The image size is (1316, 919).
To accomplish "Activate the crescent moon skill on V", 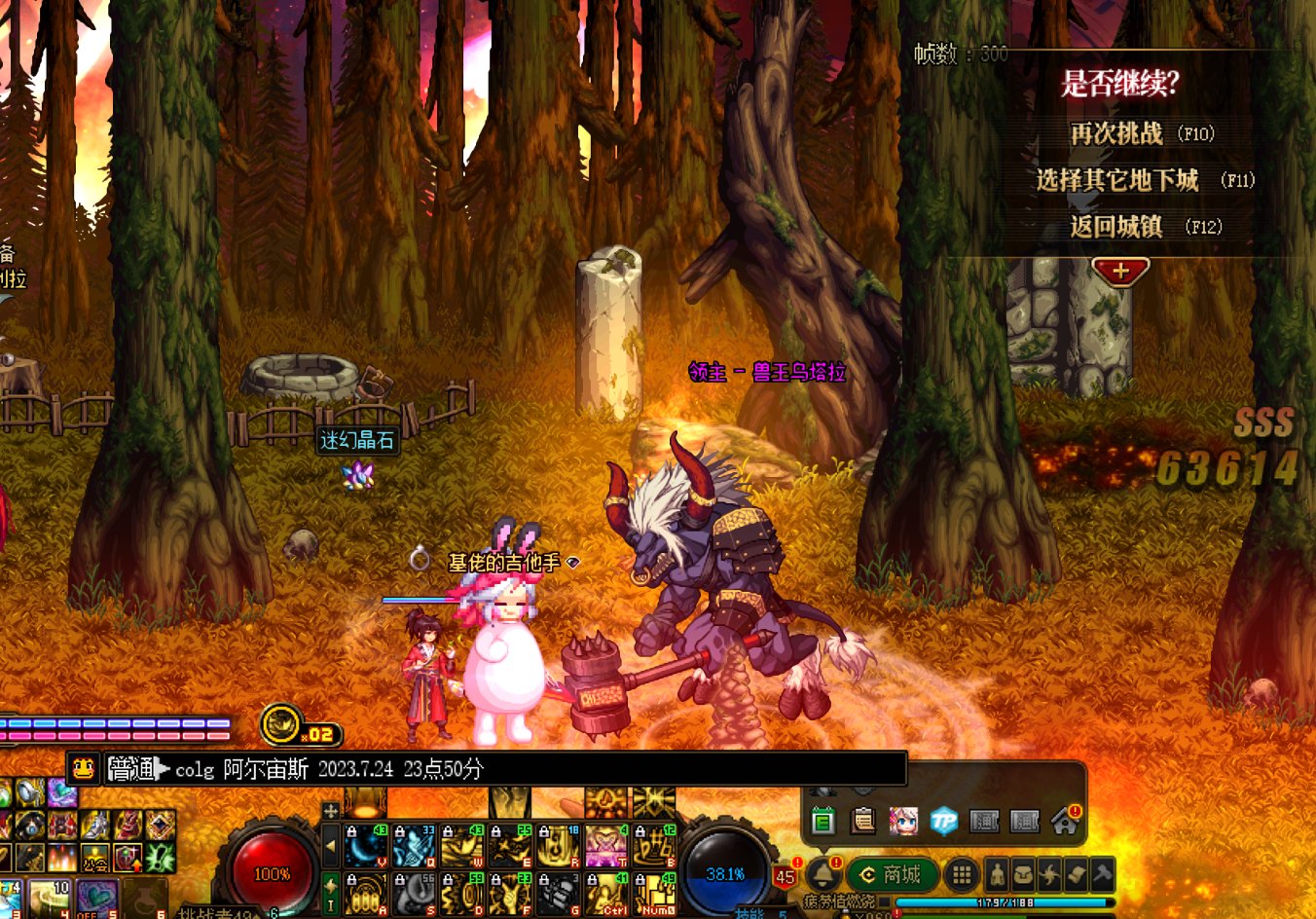I will coord(367,845).
